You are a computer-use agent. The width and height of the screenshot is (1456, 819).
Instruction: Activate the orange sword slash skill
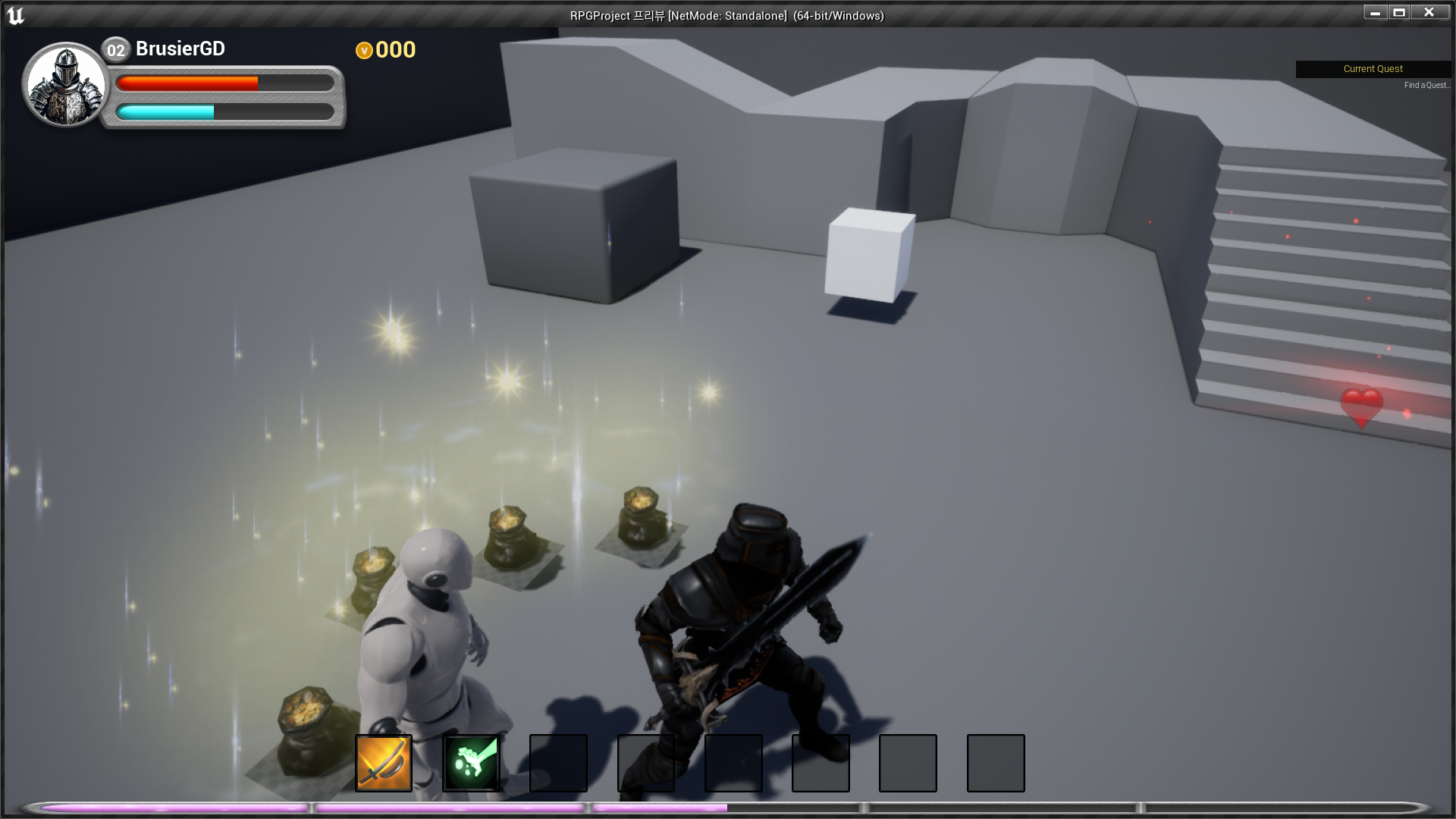tap(384, 763)
